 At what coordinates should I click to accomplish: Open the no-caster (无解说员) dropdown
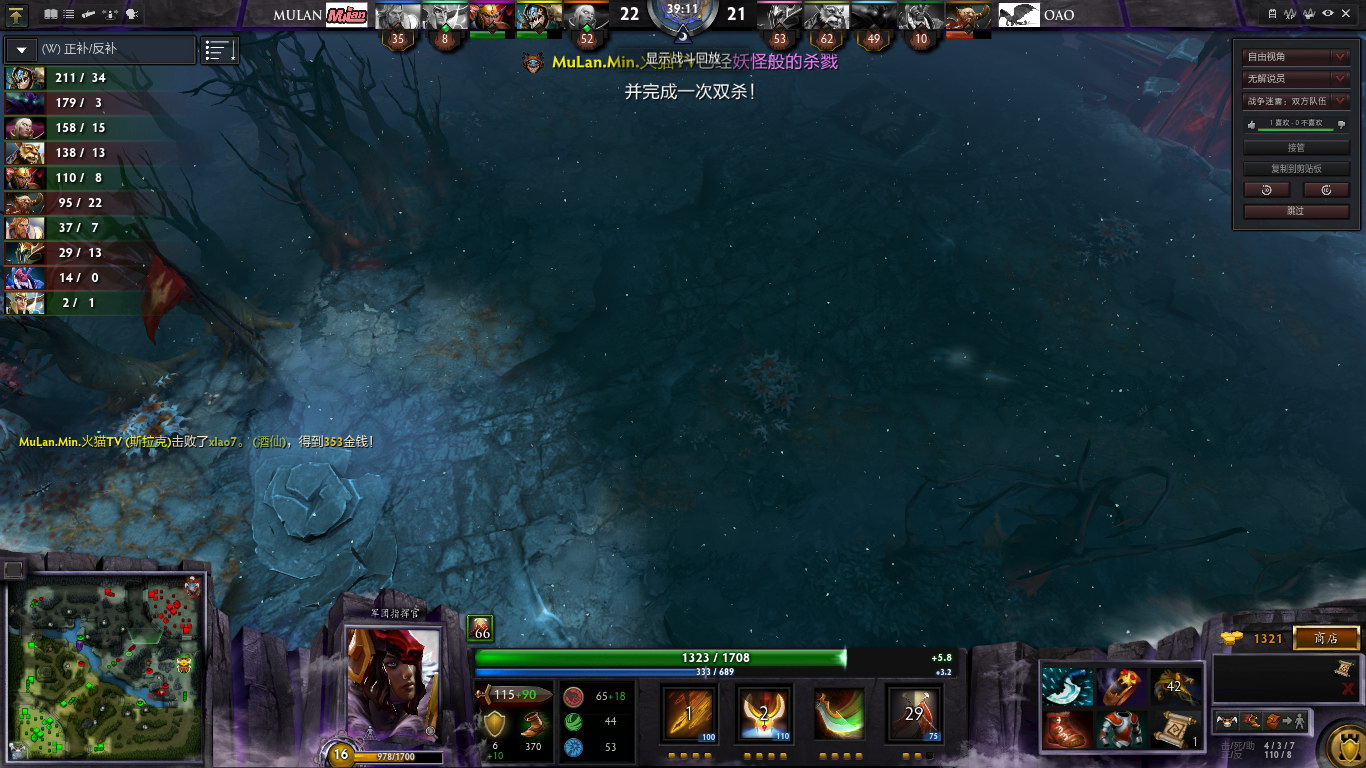(1296, 79)
